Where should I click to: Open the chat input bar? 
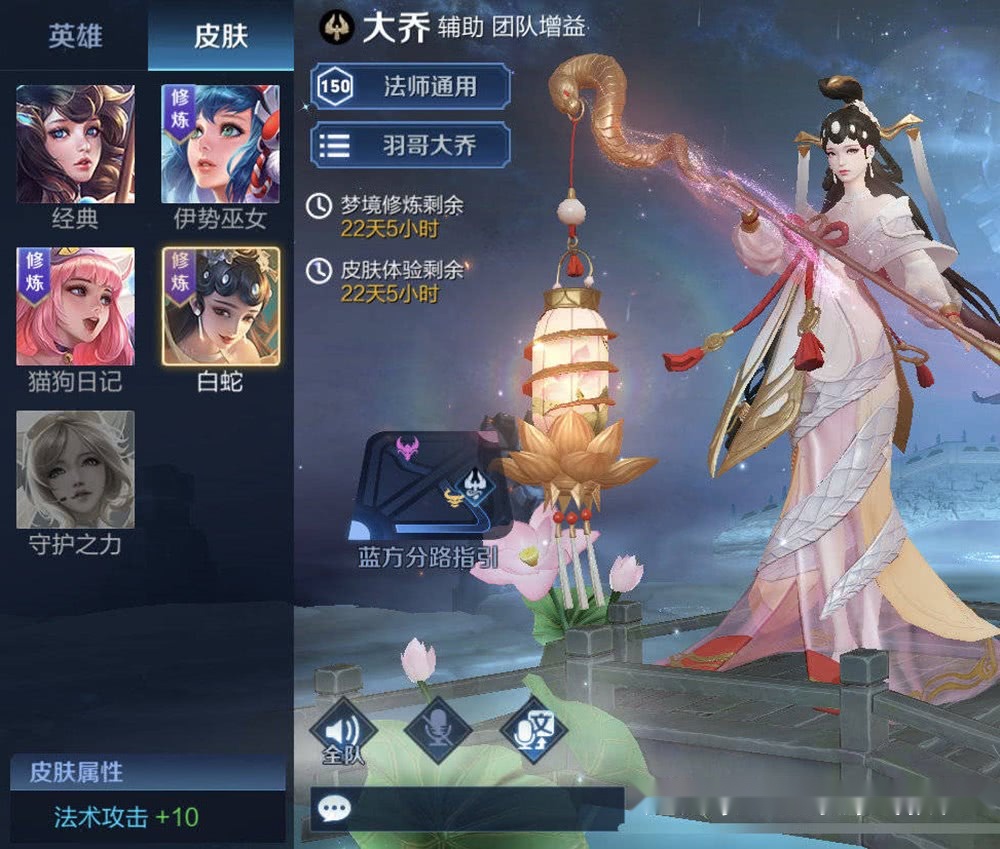pos(467,808)
